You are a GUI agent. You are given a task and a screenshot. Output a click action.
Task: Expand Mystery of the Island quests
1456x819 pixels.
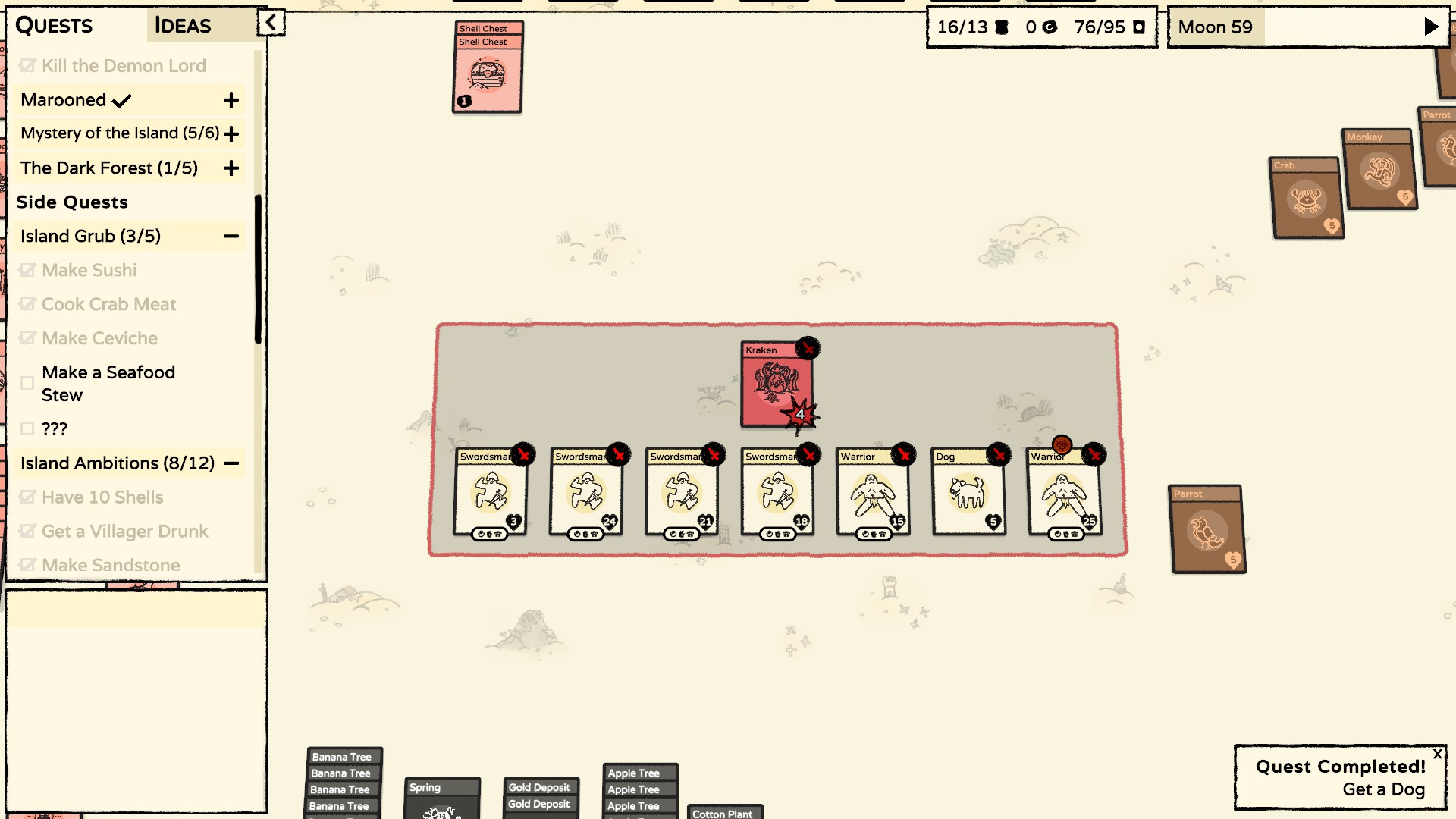click(231, 134)
